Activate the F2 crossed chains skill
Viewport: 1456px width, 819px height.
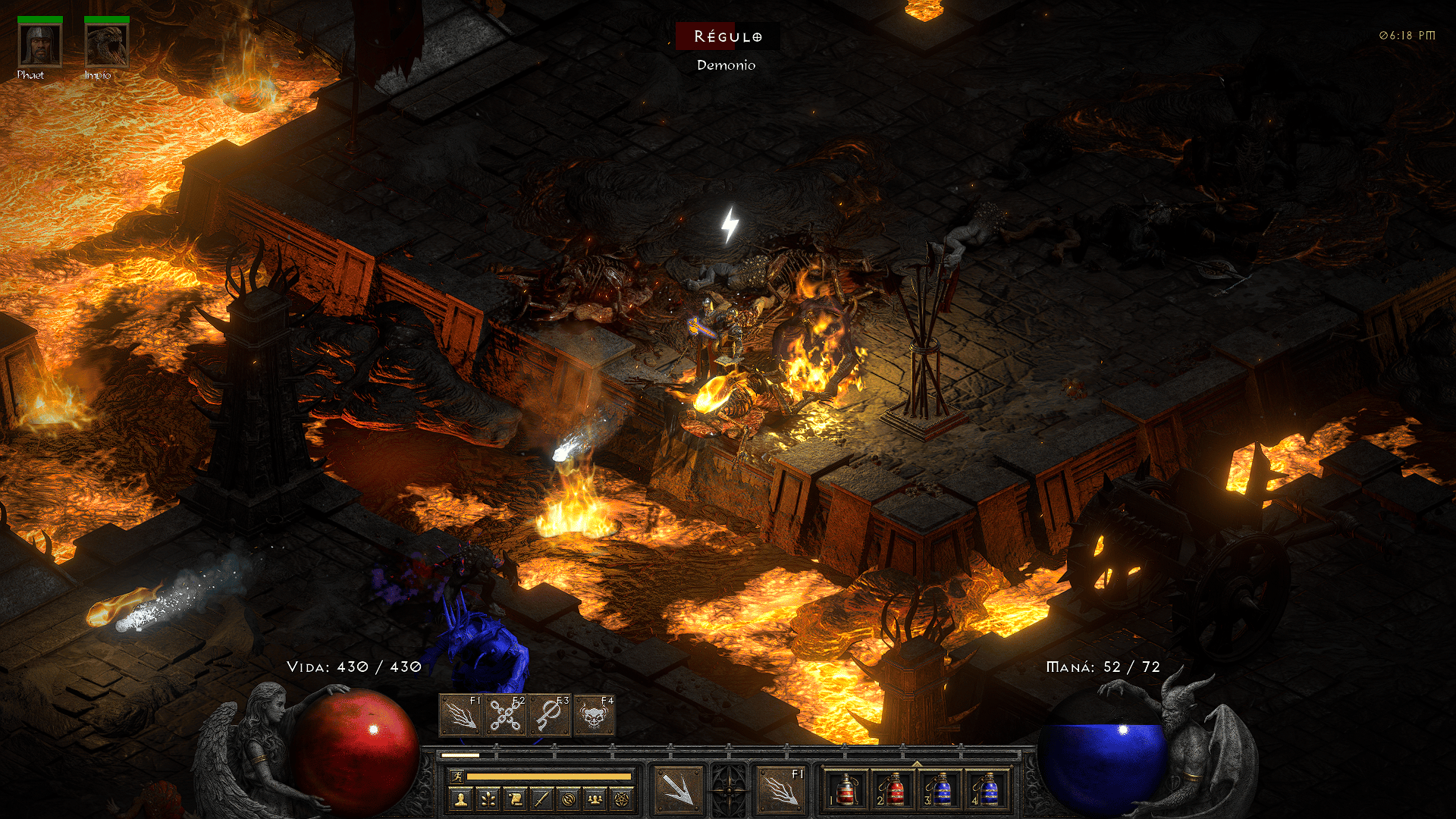(505, 716)
